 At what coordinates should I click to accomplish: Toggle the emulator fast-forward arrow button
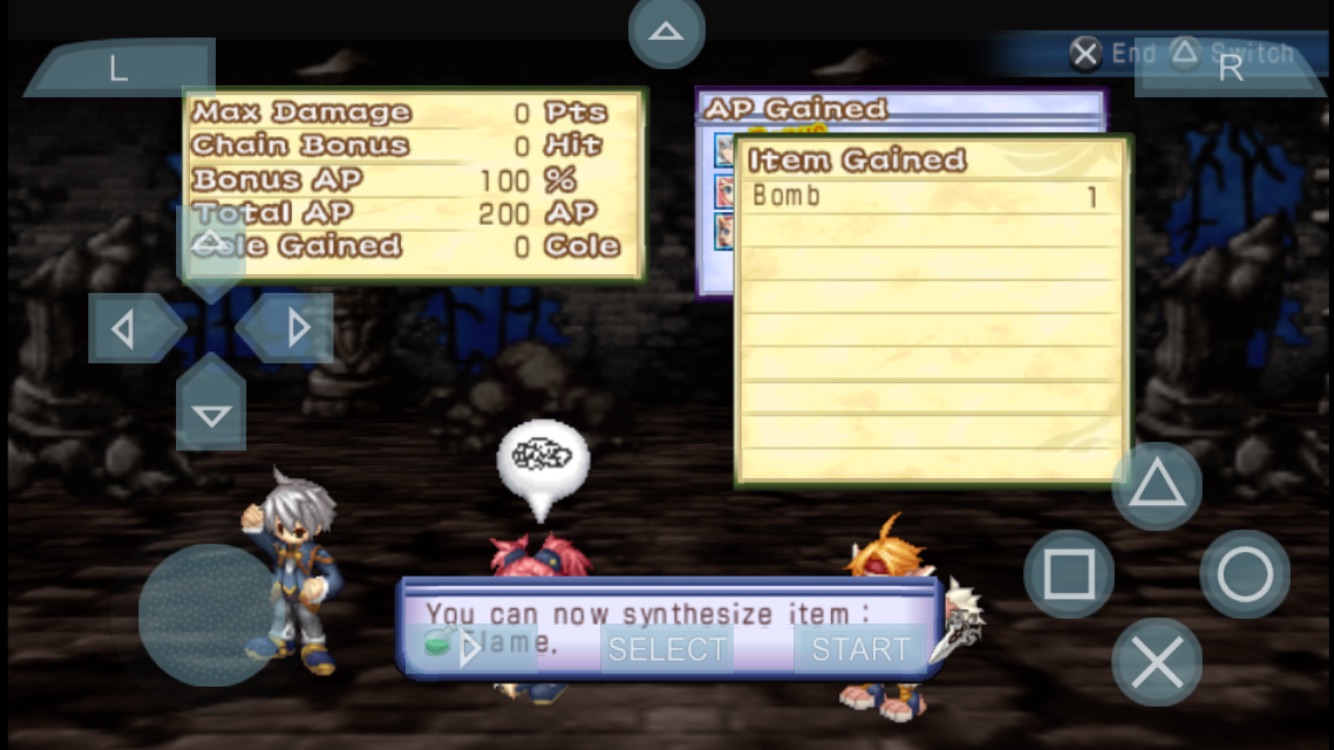coord(469,649)
